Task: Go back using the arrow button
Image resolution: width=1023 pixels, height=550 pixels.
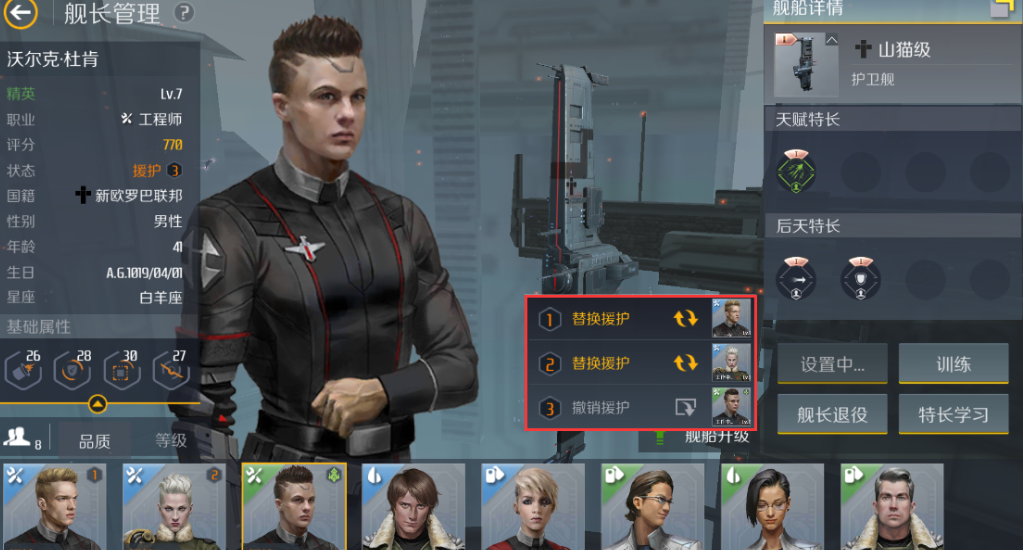Action: point(21,13)
